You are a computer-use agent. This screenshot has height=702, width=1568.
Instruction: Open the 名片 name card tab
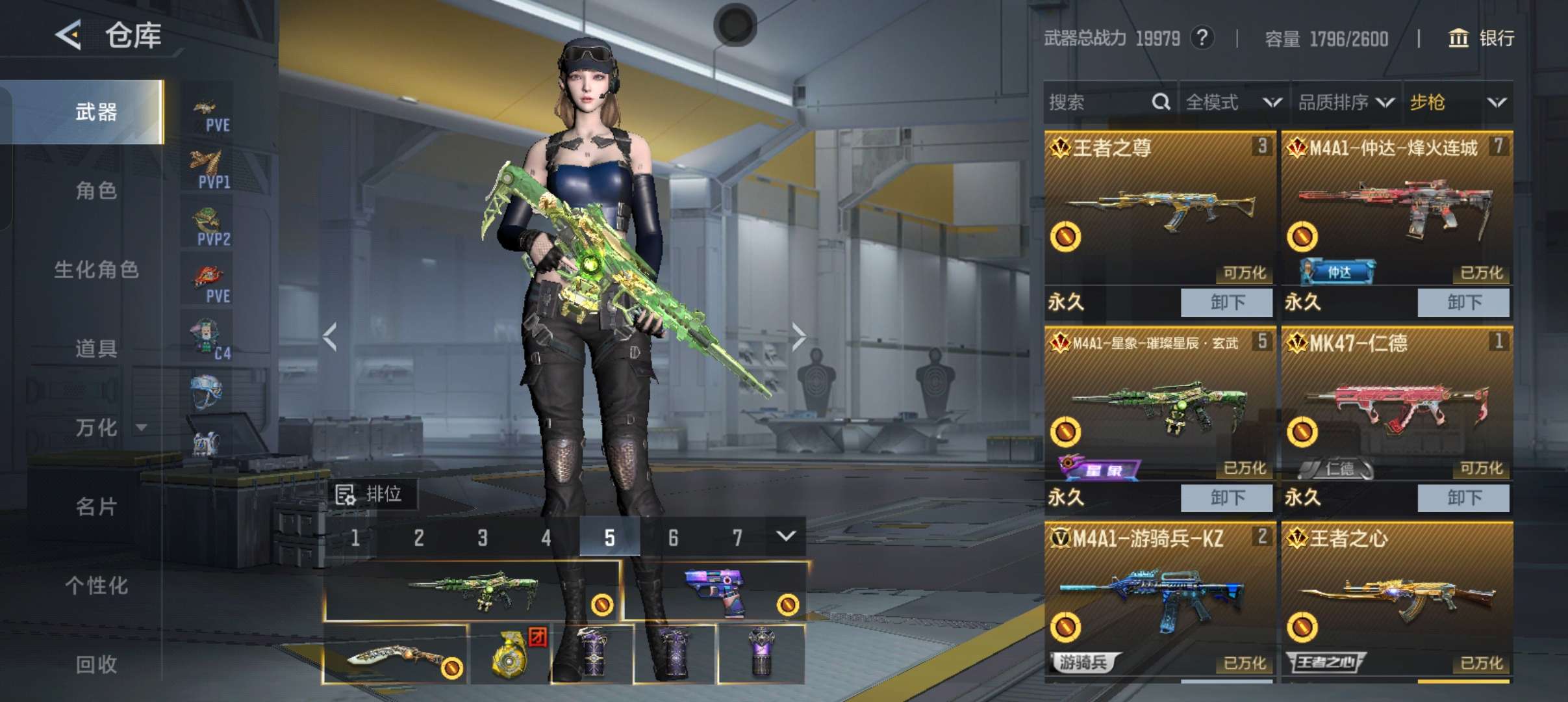click(96, 506)
